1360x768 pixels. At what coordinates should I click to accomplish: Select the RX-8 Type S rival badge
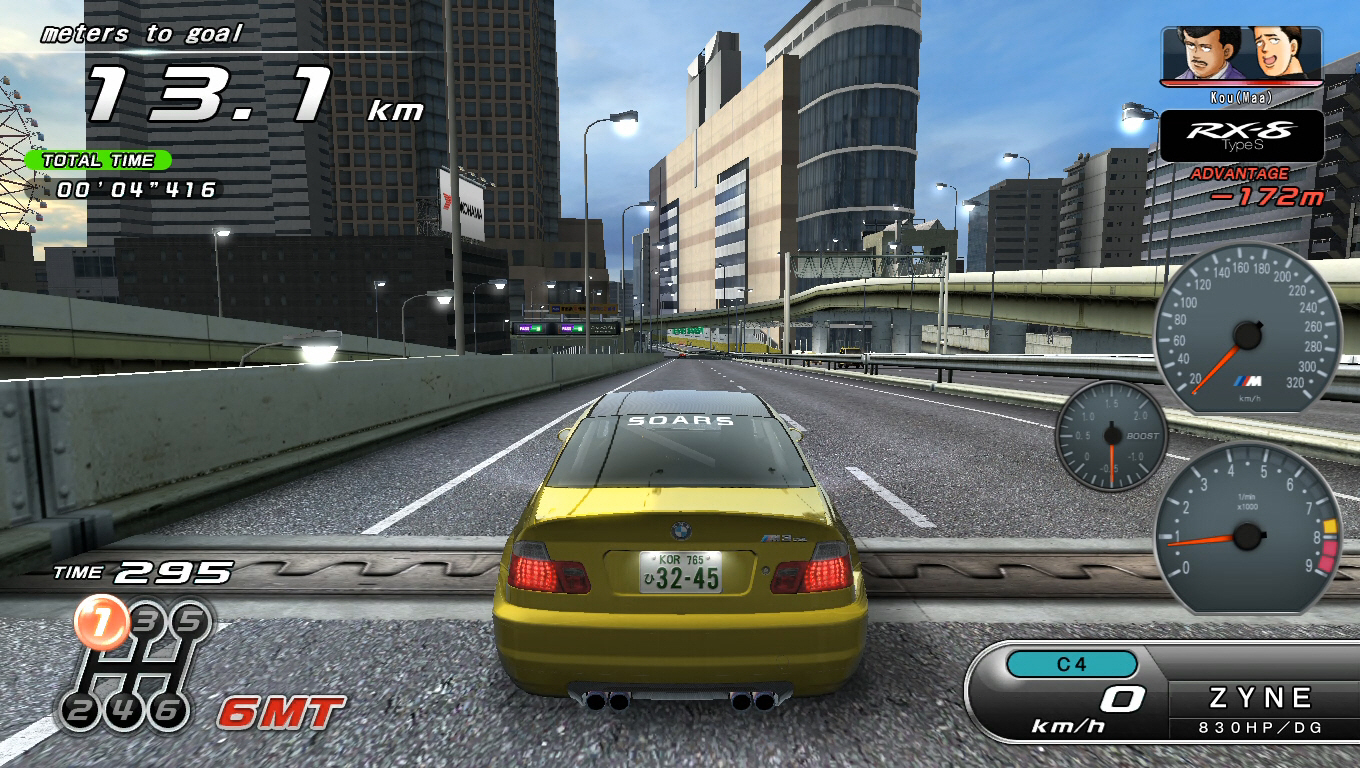click(x=1241, y=136)
